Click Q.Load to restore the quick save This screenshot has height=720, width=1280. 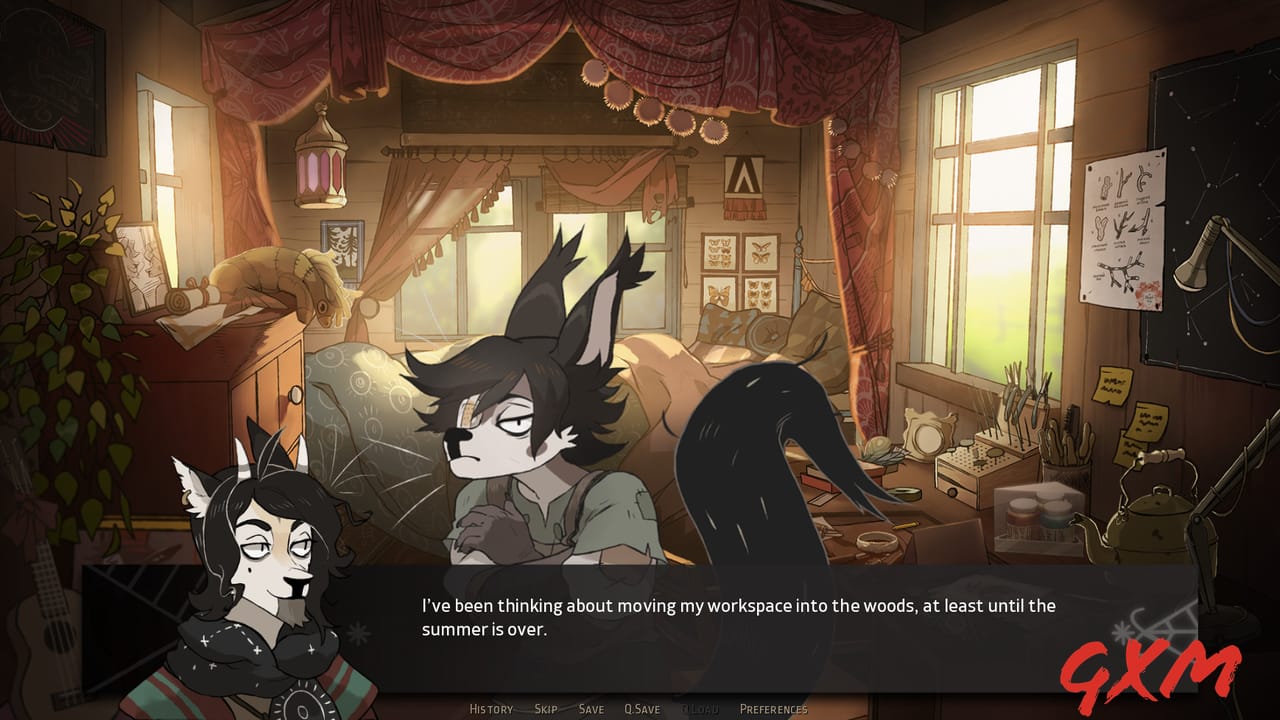(x=702, y=708)
